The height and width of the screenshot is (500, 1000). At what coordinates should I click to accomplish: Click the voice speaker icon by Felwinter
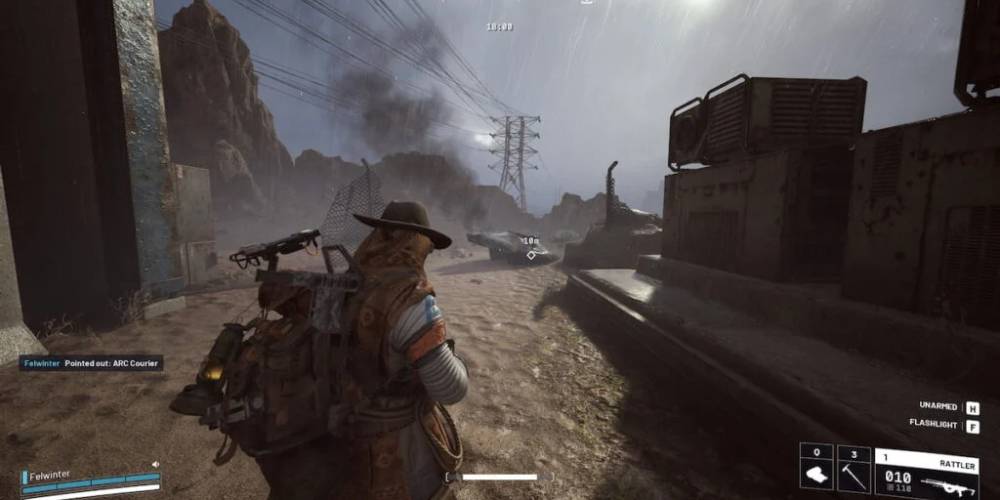tap(155, 464)
